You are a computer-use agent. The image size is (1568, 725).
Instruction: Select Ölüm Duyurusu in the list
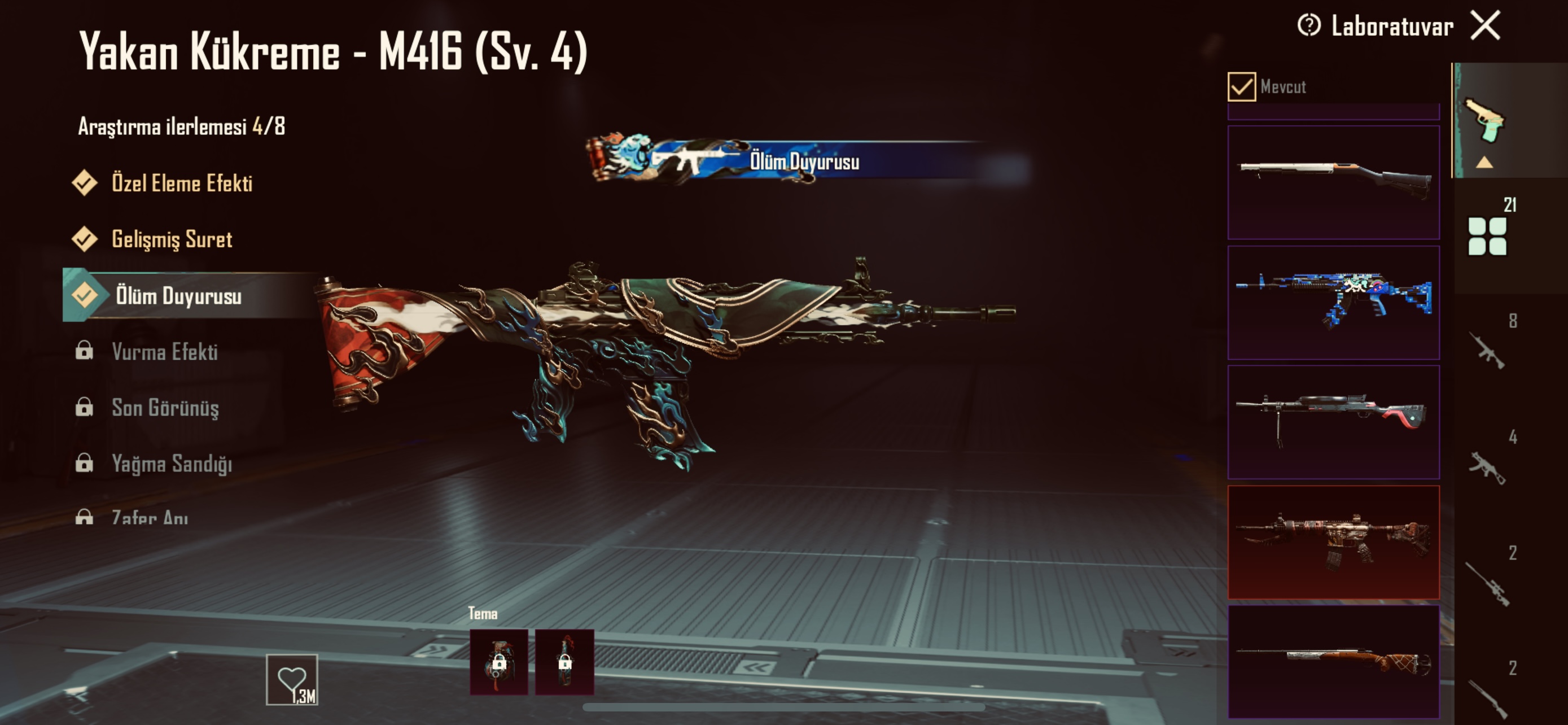pos(178,296)
